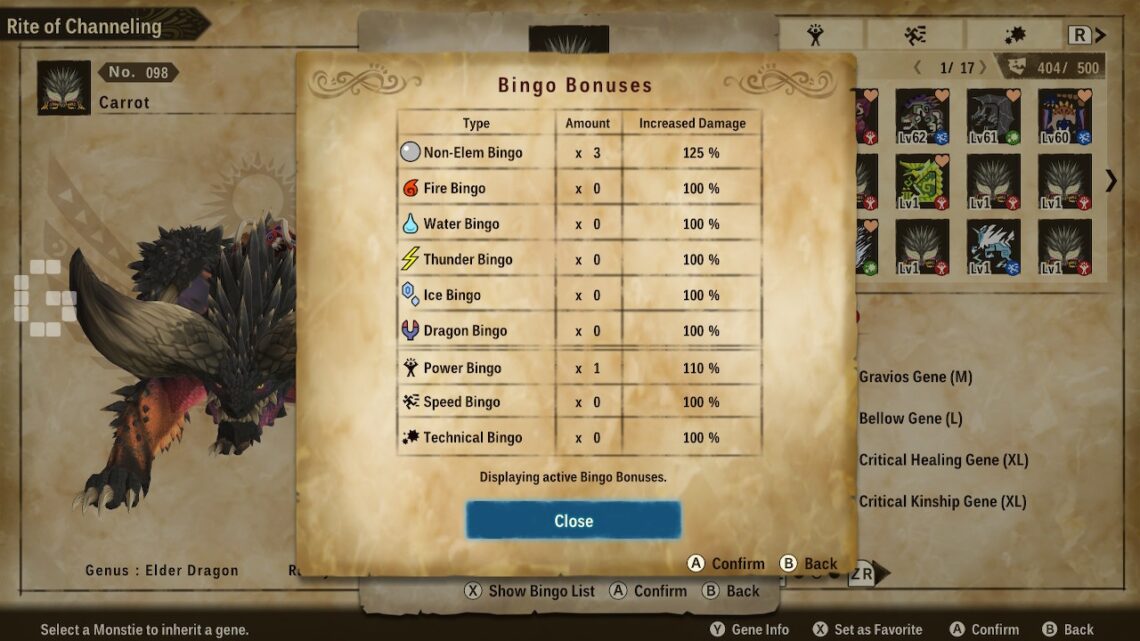Screen dimensions: 1140x641
Task: Select the Bellow Gene (L) entry
Action: tap(910, 418)
